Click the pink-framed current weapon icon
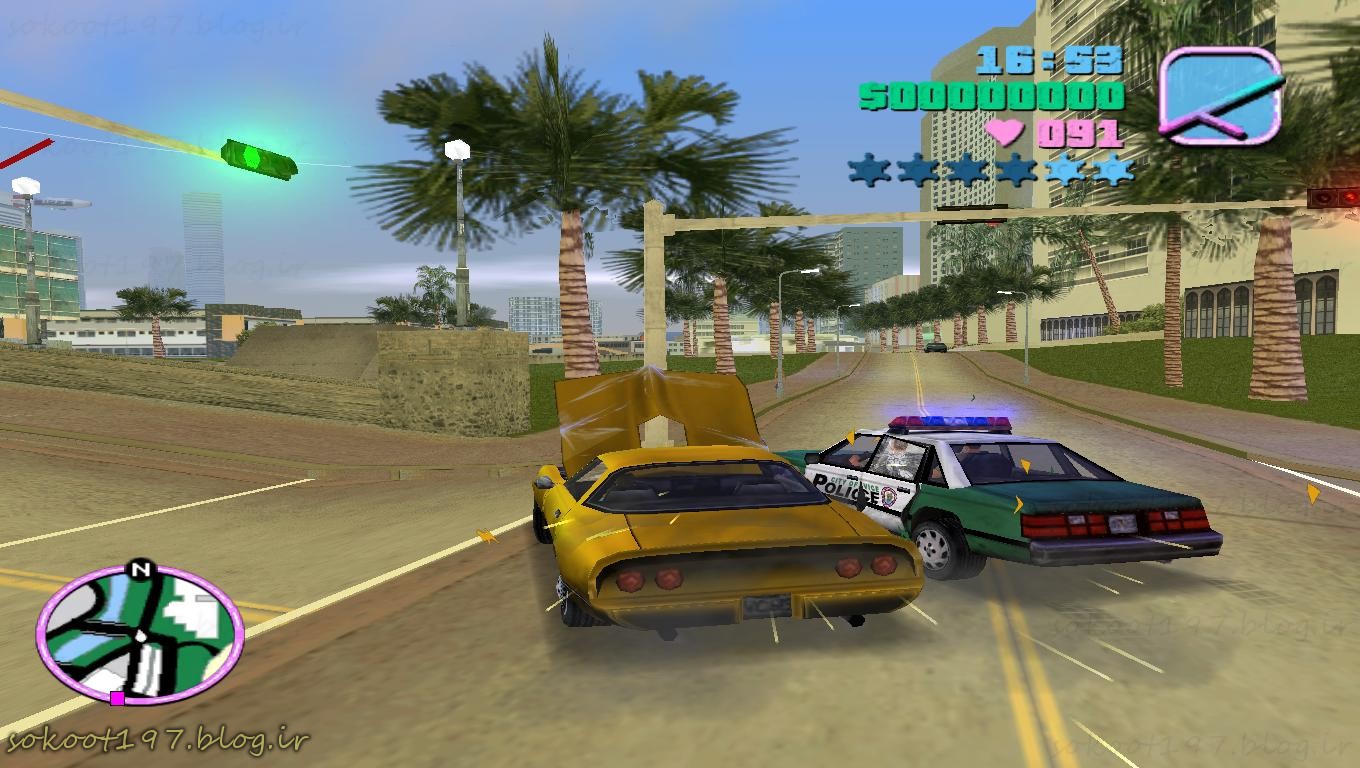Viewport: 1360px width, 768px height. point(1221,96)
